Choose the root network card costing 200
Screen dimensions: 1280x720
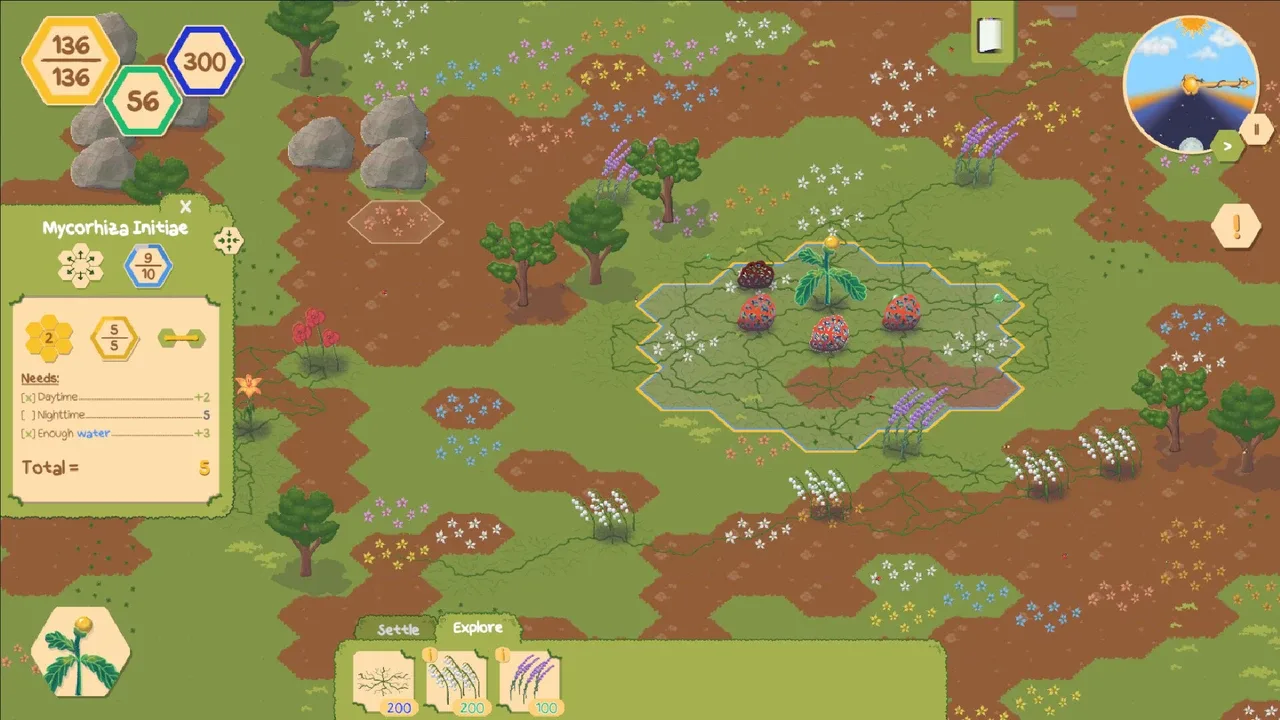pyautogui.click(x=384, y=683)
